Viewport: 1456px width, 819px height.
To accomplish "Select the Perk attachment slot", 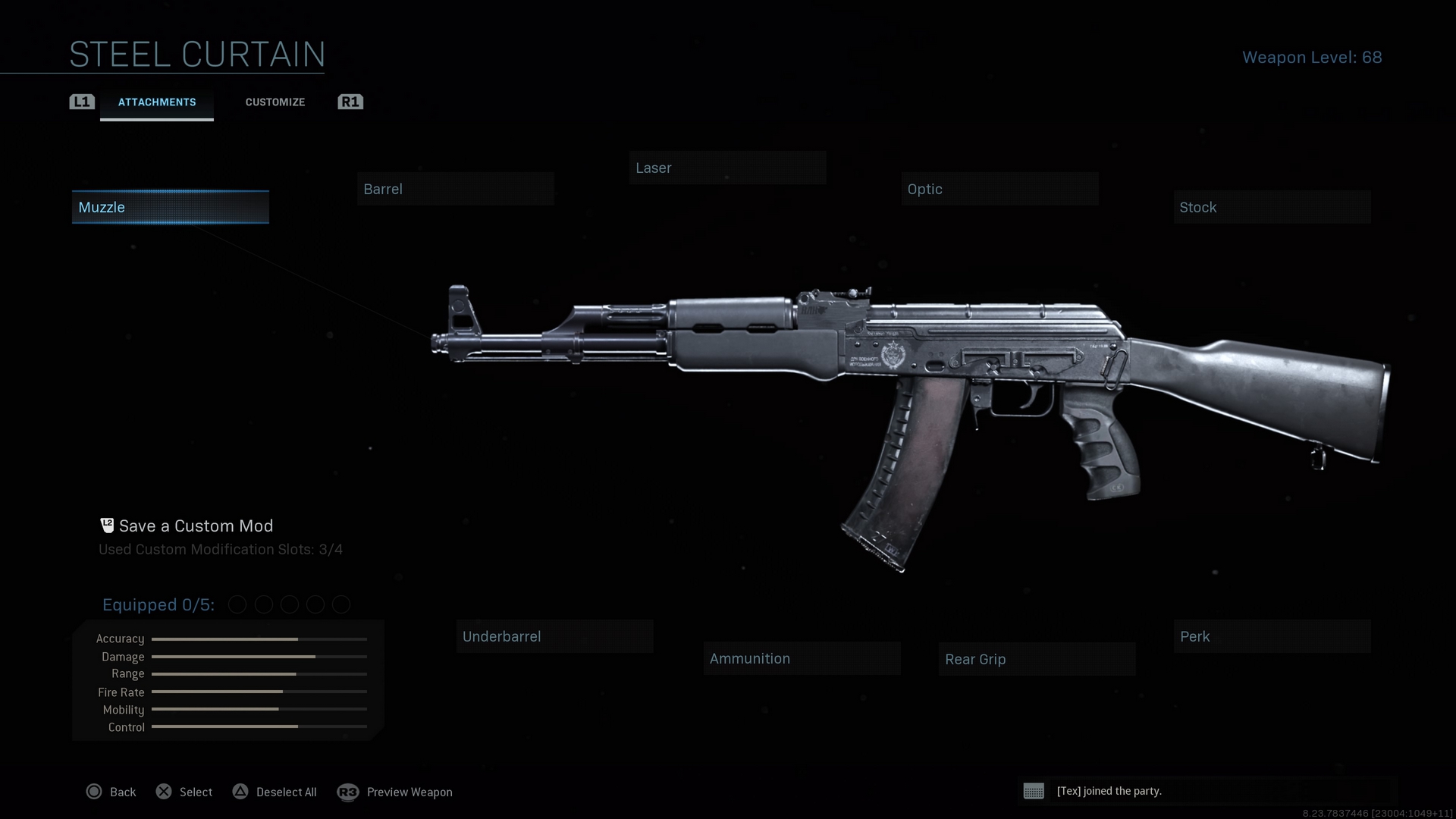I will click(1272, 636).
